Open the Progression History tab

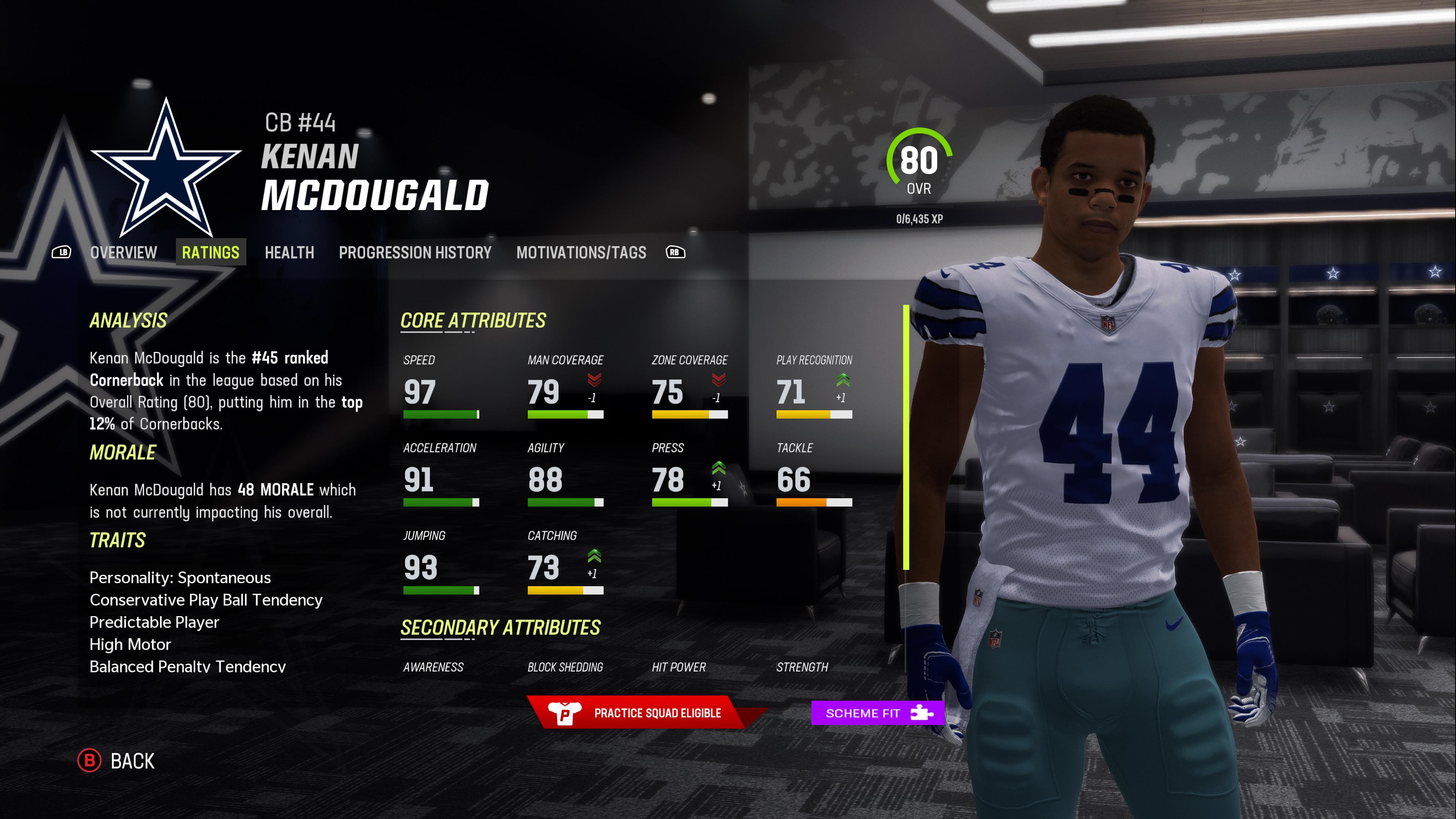(414, 253)
